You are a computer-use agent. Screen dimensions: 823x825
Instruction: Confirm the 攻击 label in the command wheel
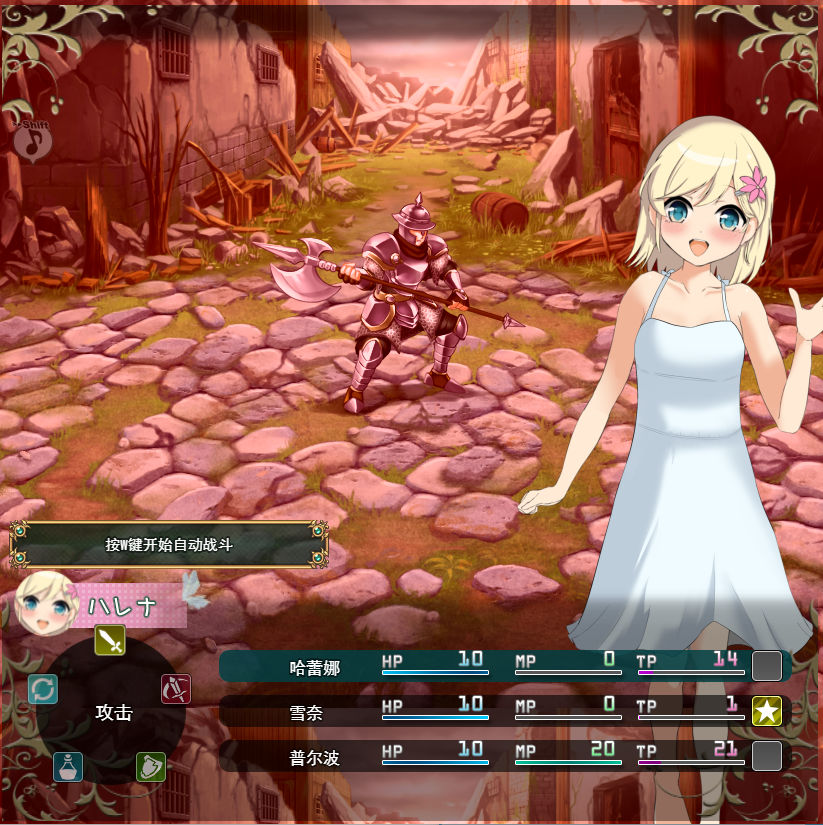pyautogui.click(x=113, y=713)
